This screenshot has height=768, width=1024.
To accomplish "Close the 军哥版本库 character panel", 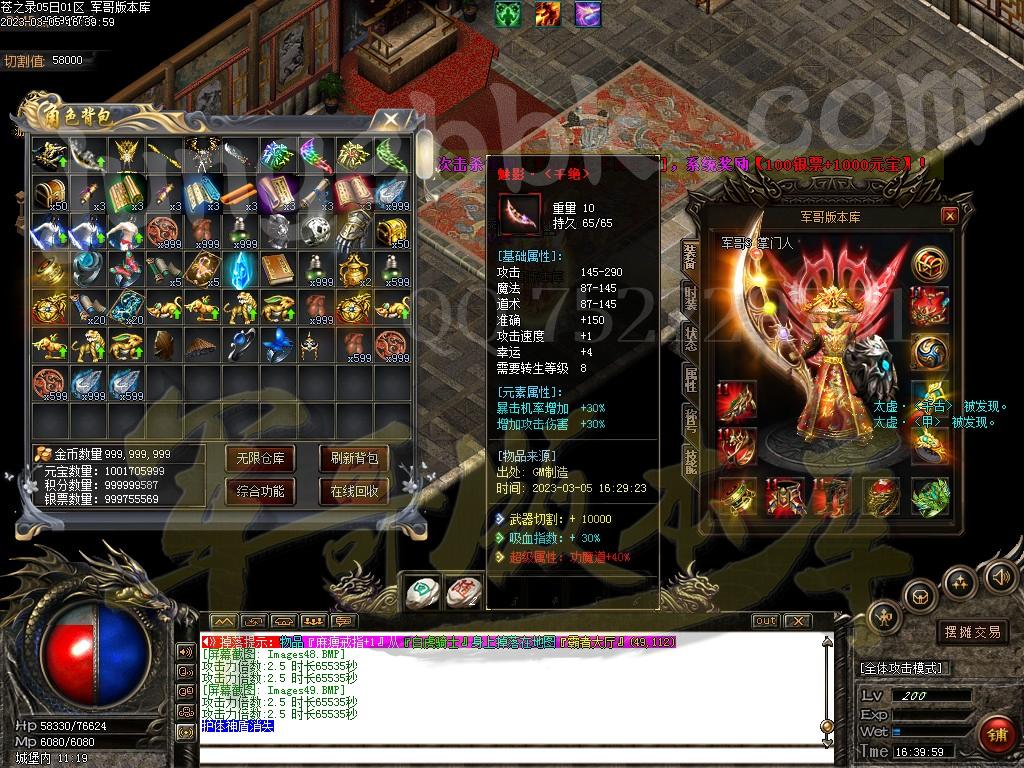I will (x=950, y=216).
